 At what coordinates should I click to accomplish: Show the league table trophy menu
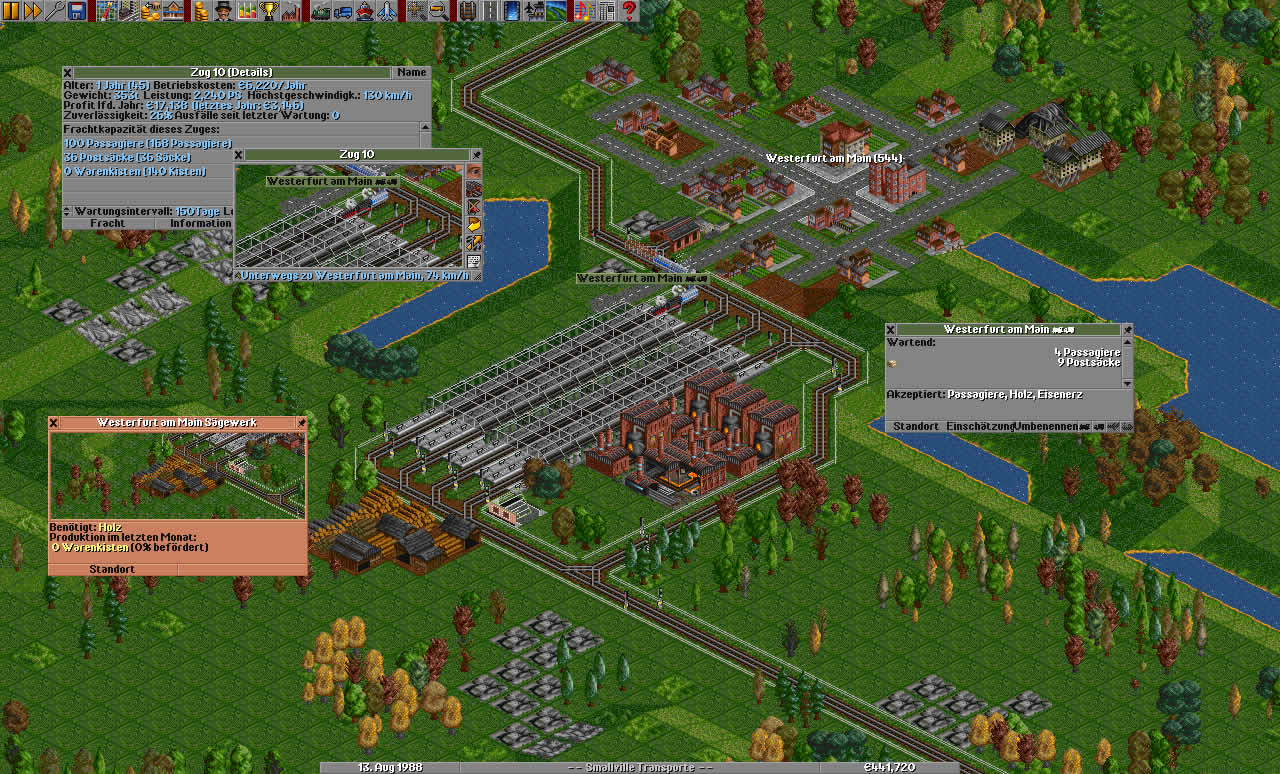[x=268, y=11]
